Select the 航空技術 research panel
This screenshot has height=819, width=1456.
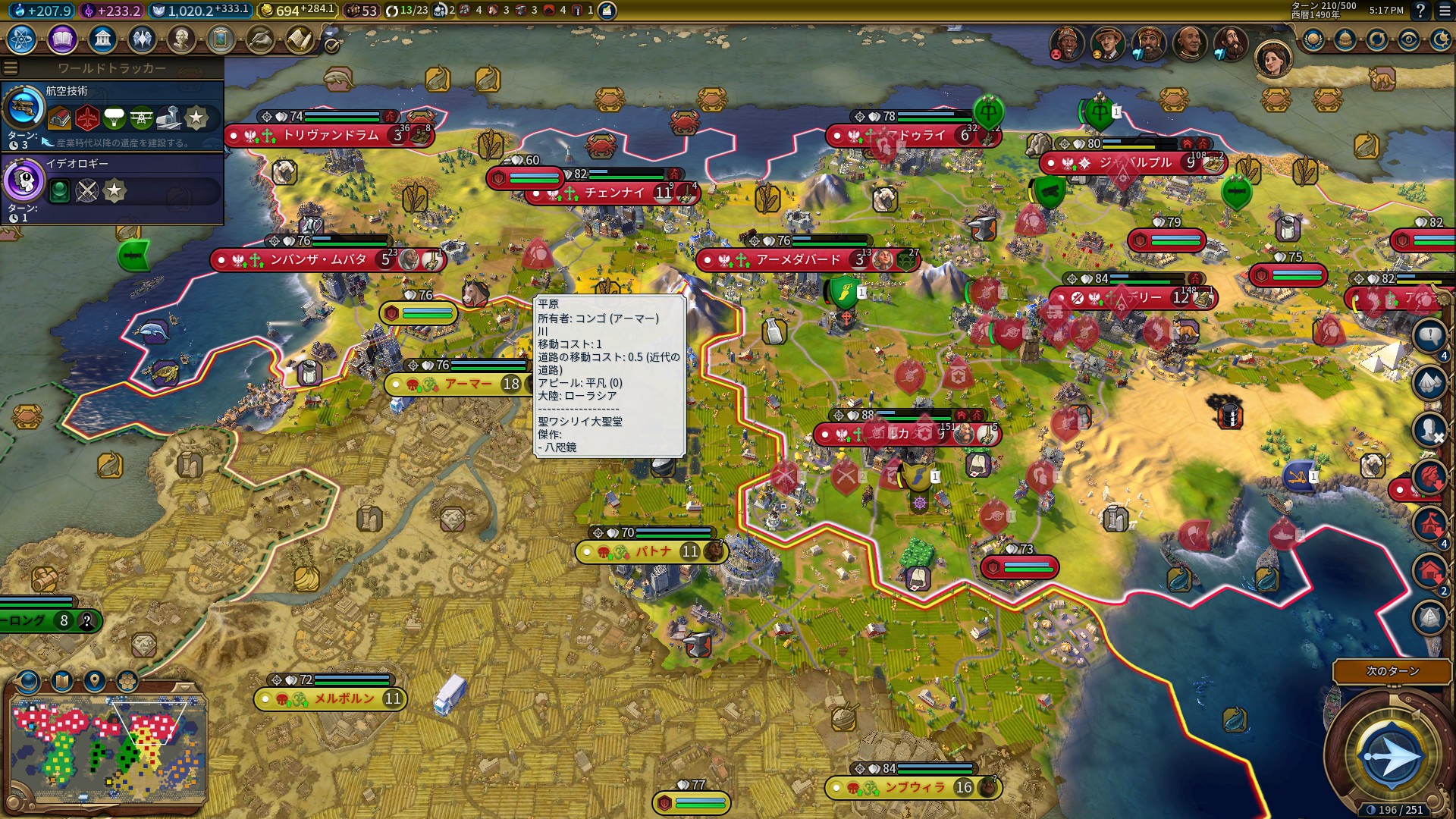pos(112,115)
